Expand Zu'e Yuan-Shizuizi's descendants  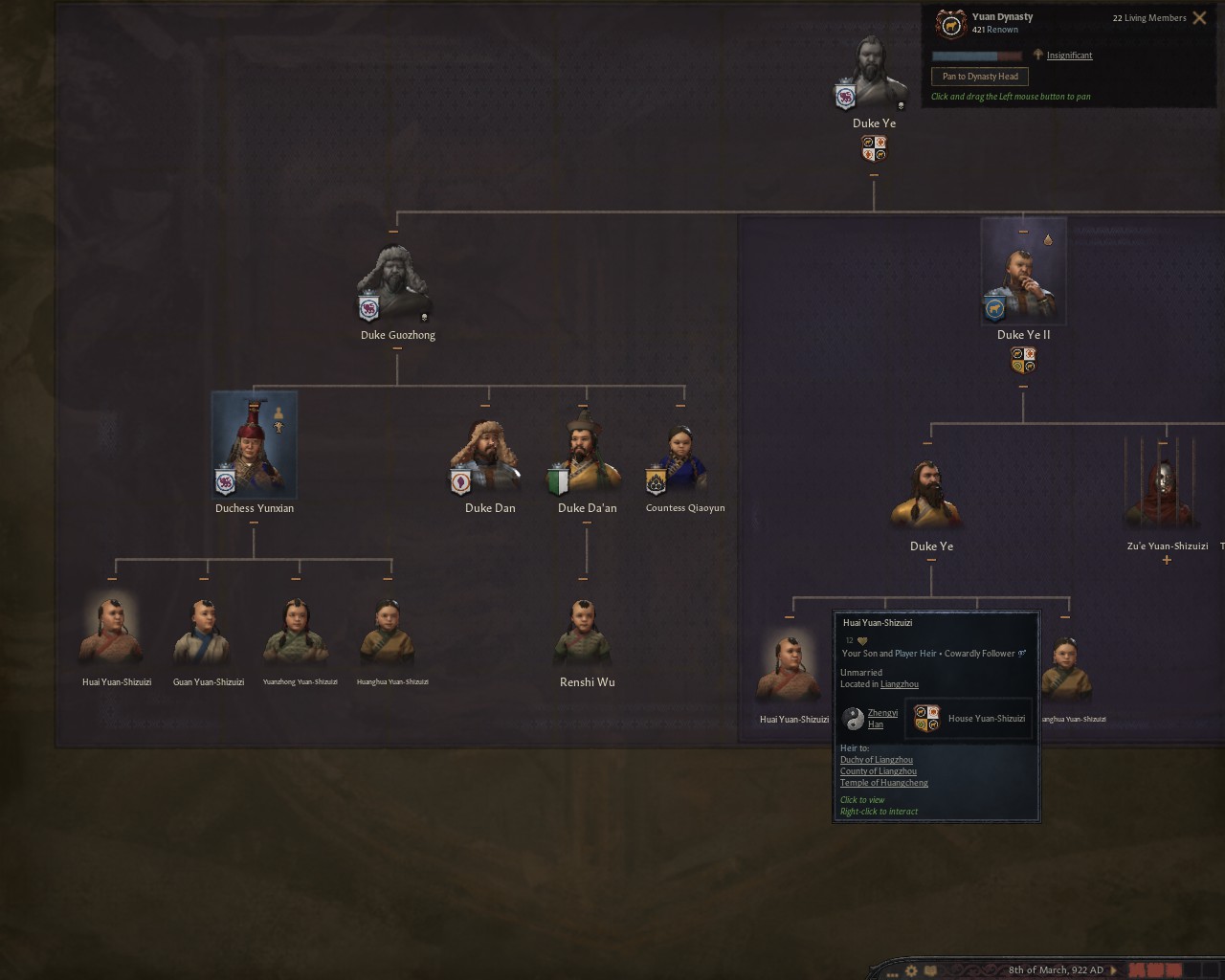tap(1166, 560)
